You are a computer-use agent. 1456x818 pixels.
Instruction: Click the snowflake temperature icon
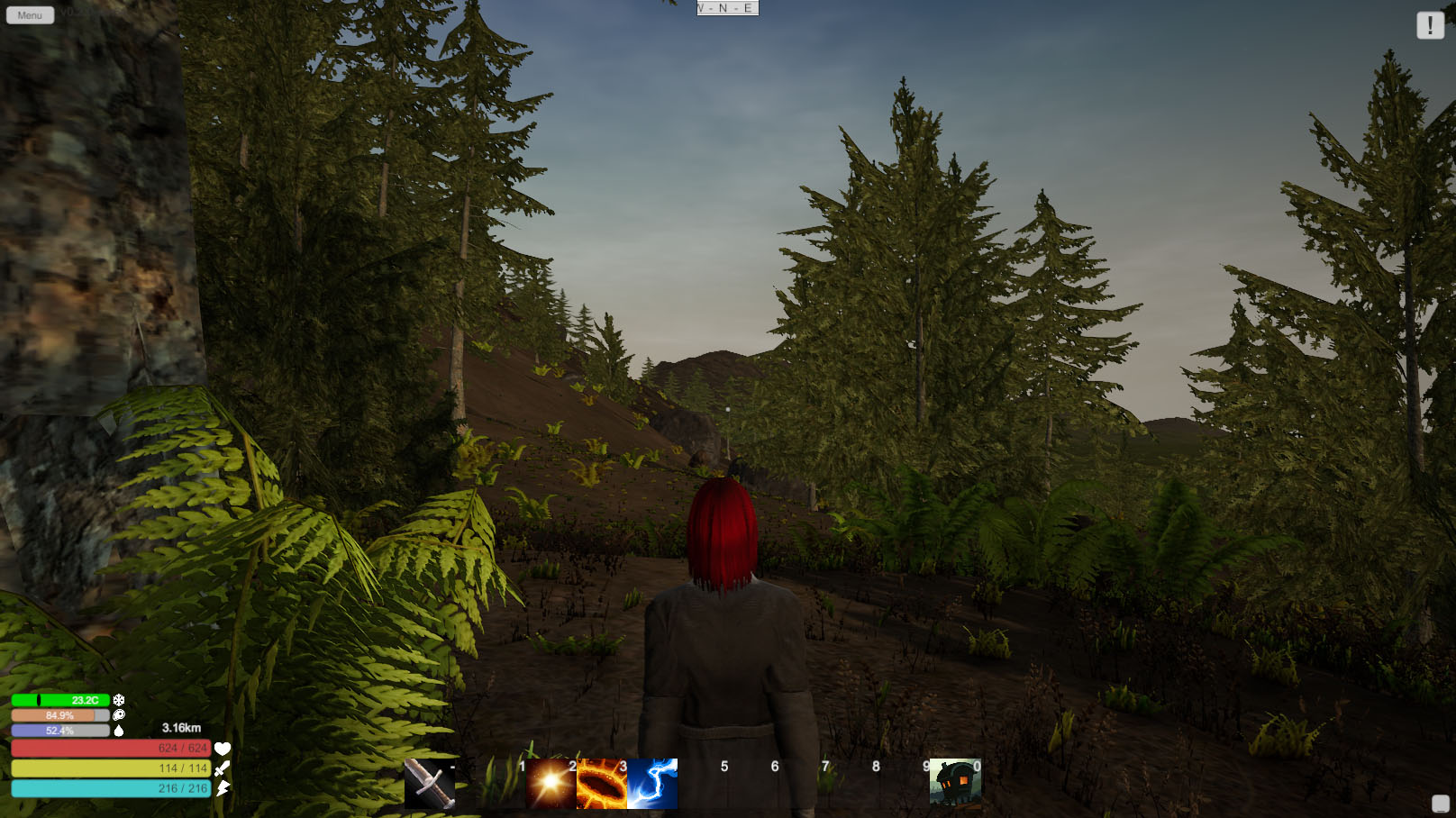pos(118,699)
